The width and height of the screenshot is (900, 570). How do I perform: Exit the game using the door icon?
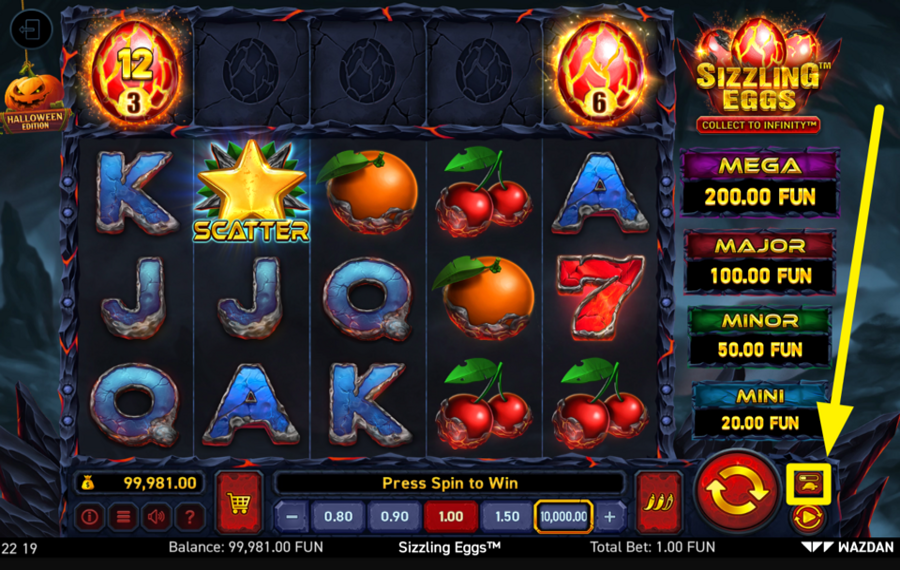pyautogui.click(x=31, y=30)
